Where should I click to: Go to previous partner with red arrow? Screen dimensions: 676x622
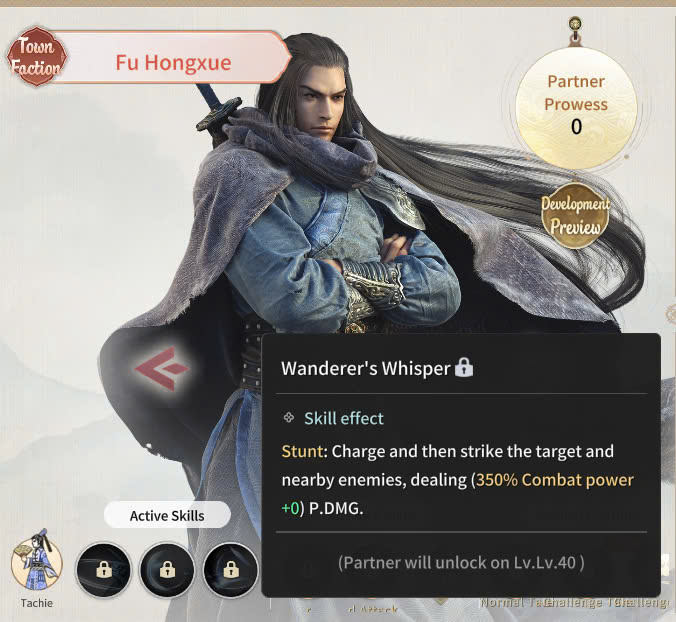(162, 370)
